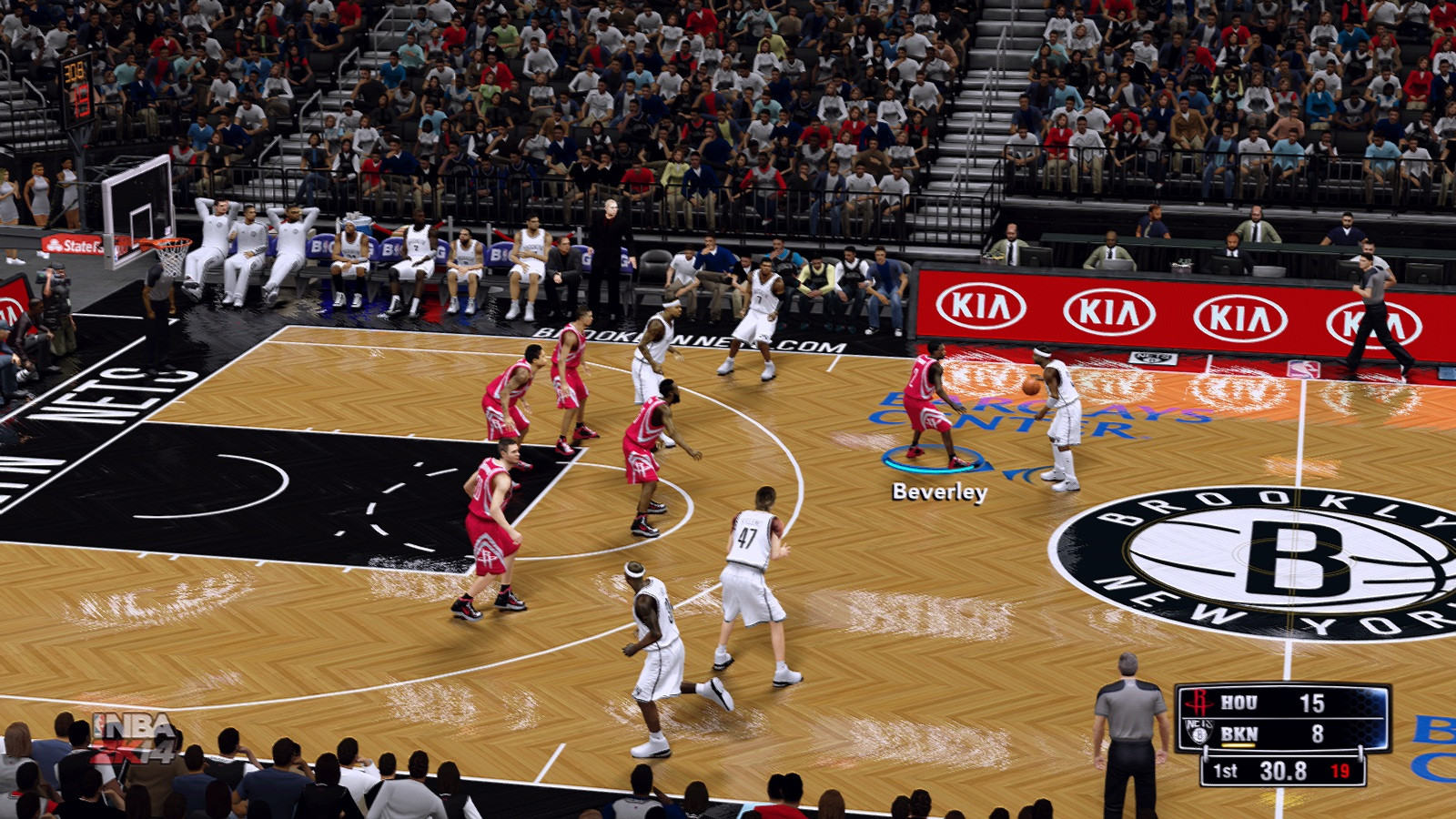
Task: Click the NBA 2K14 logo watermark
Action: click(135, 736)
